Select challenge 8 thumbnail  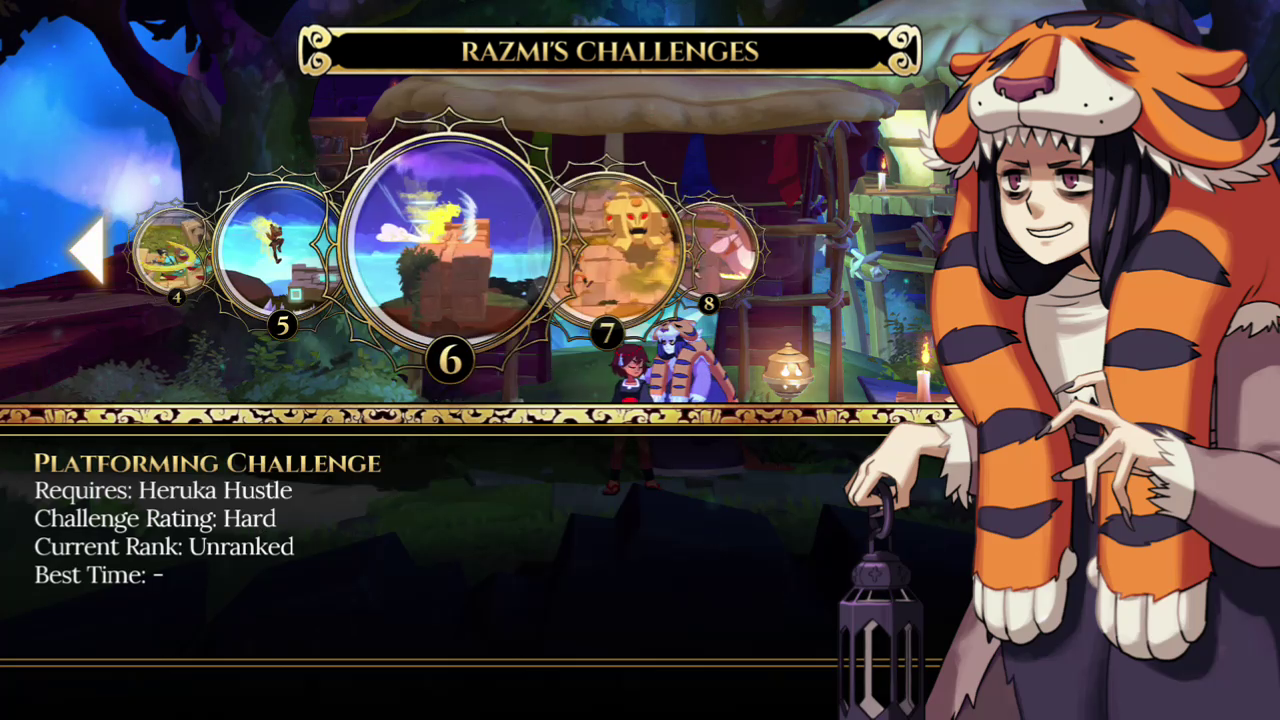(722, 250)
